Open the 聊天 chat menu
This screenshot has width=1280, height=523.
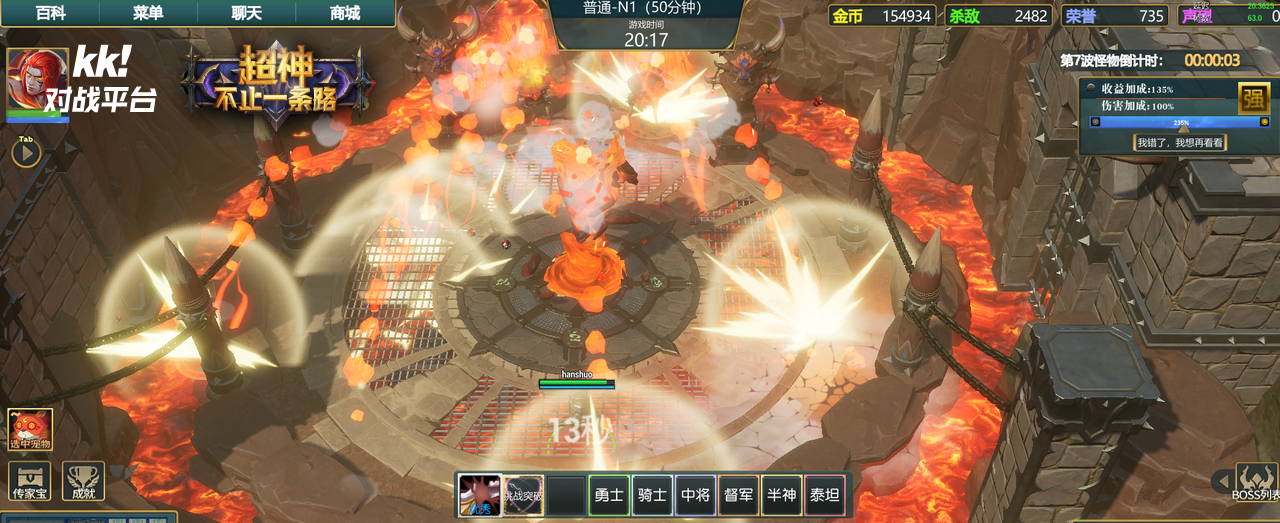[246, 13]
